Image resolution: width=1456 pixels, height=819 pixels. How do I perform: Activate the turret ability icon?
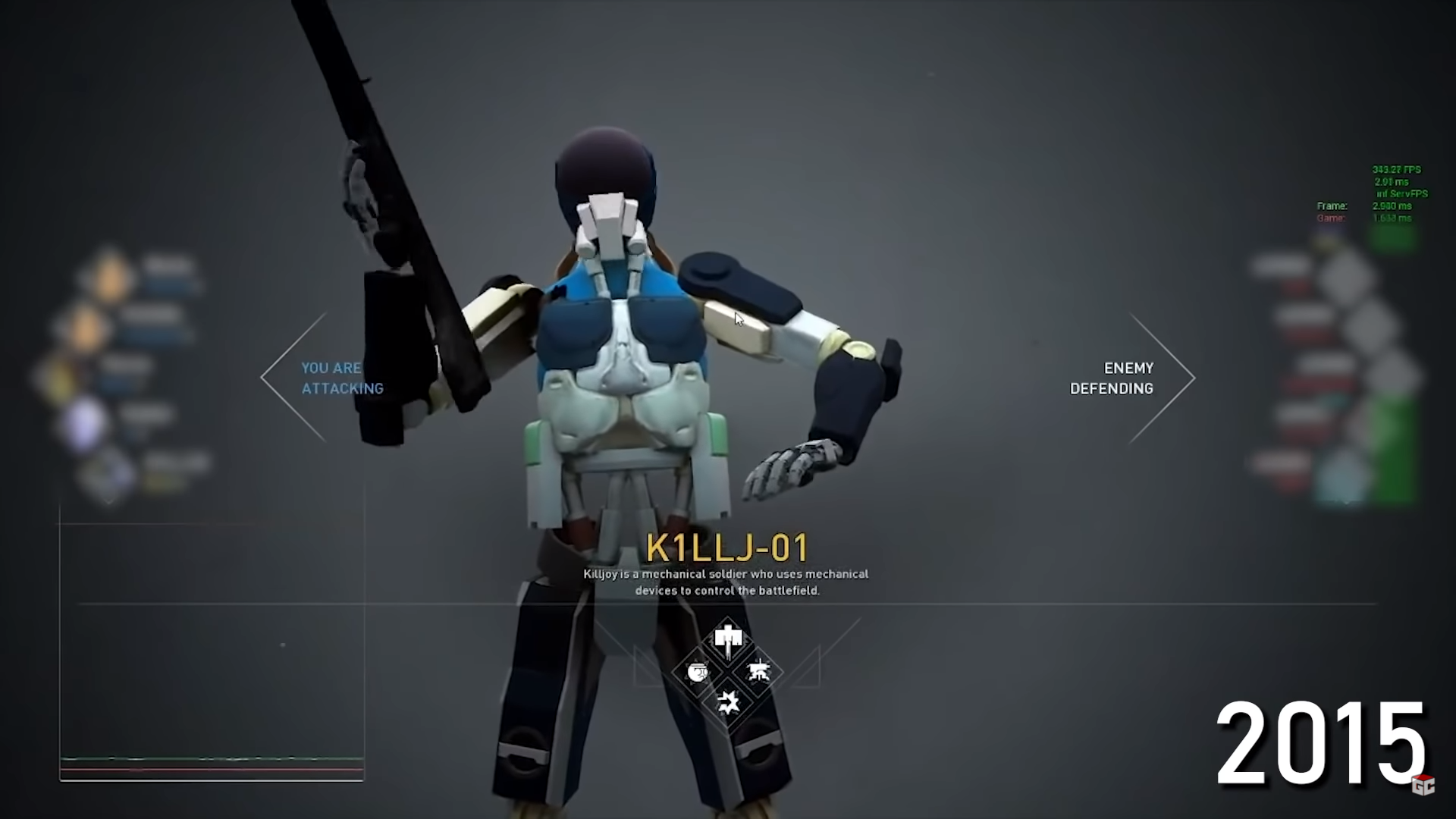[758, 672]
